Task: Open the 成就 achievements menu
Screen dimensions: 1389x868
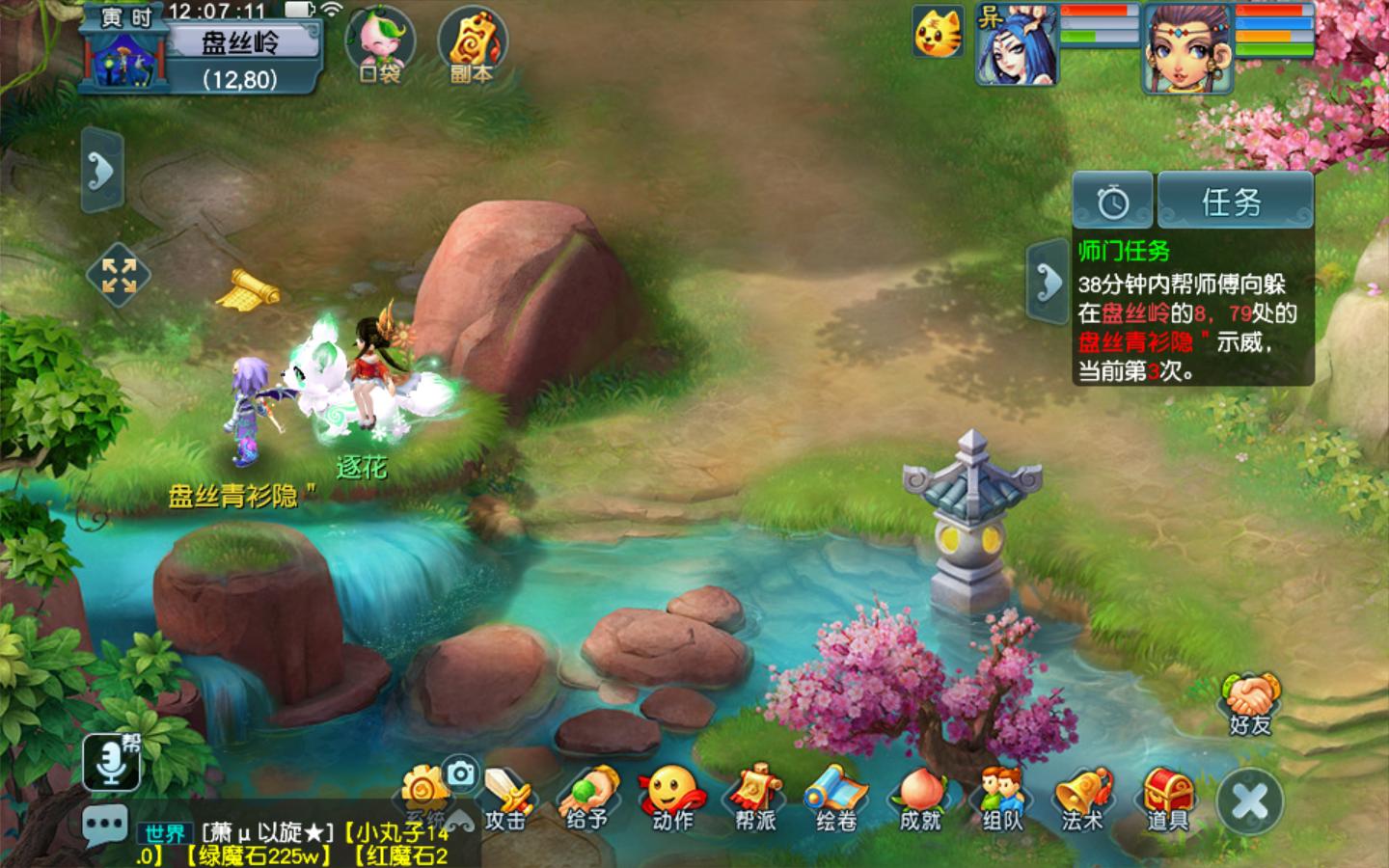Action: pos(919,800)
